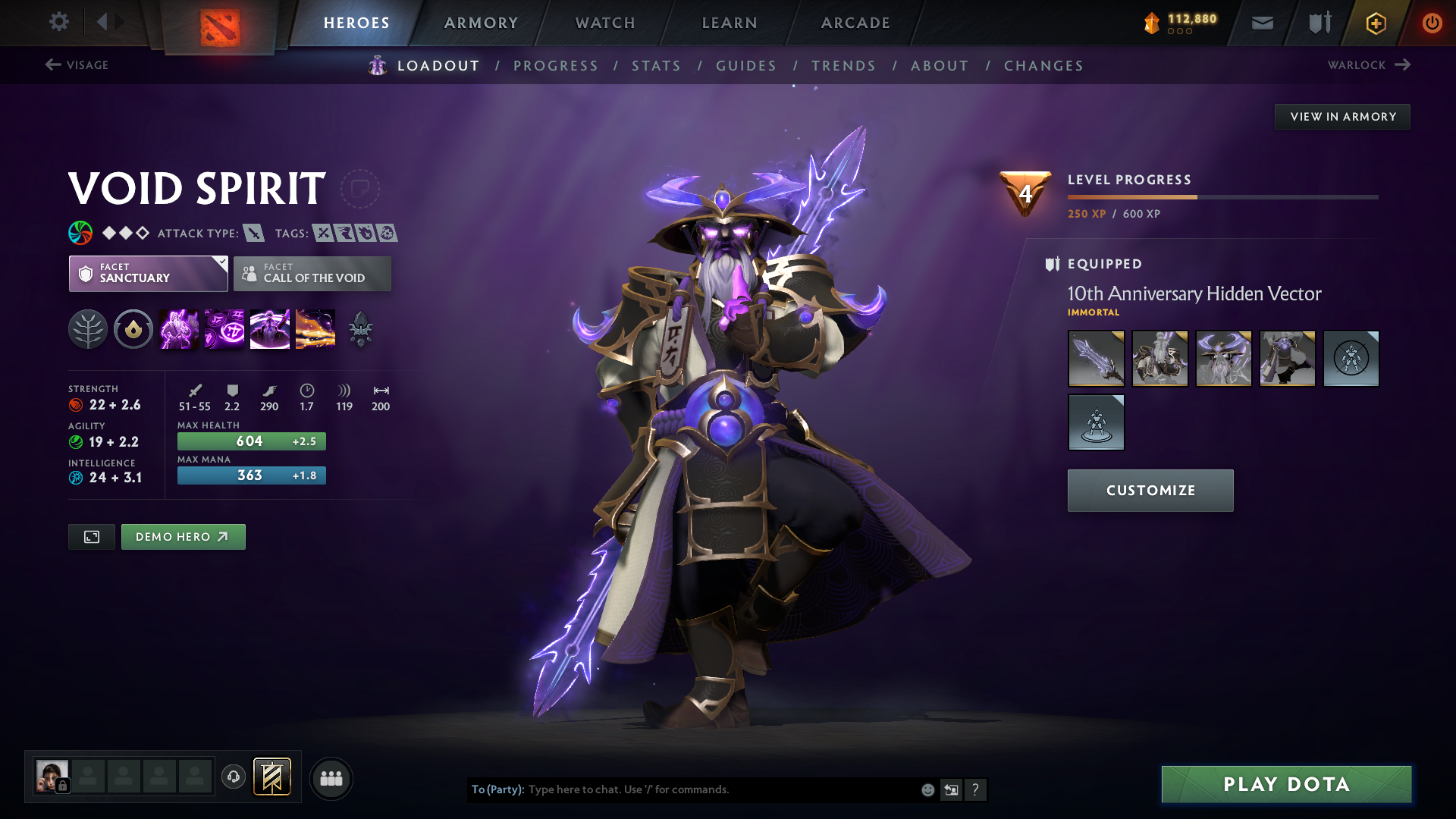
Task: Click the DEMO HERO button
Action: pos(183,536)
